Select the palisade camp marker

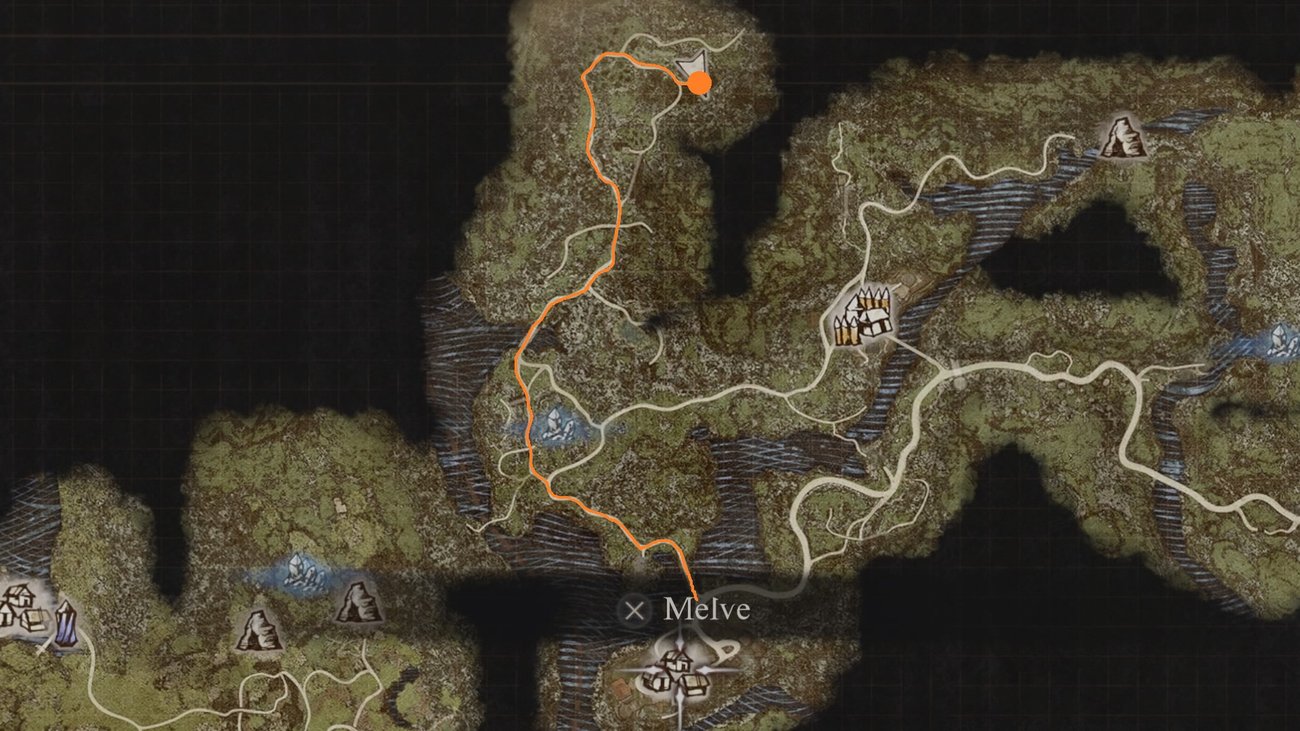(862, 316)
